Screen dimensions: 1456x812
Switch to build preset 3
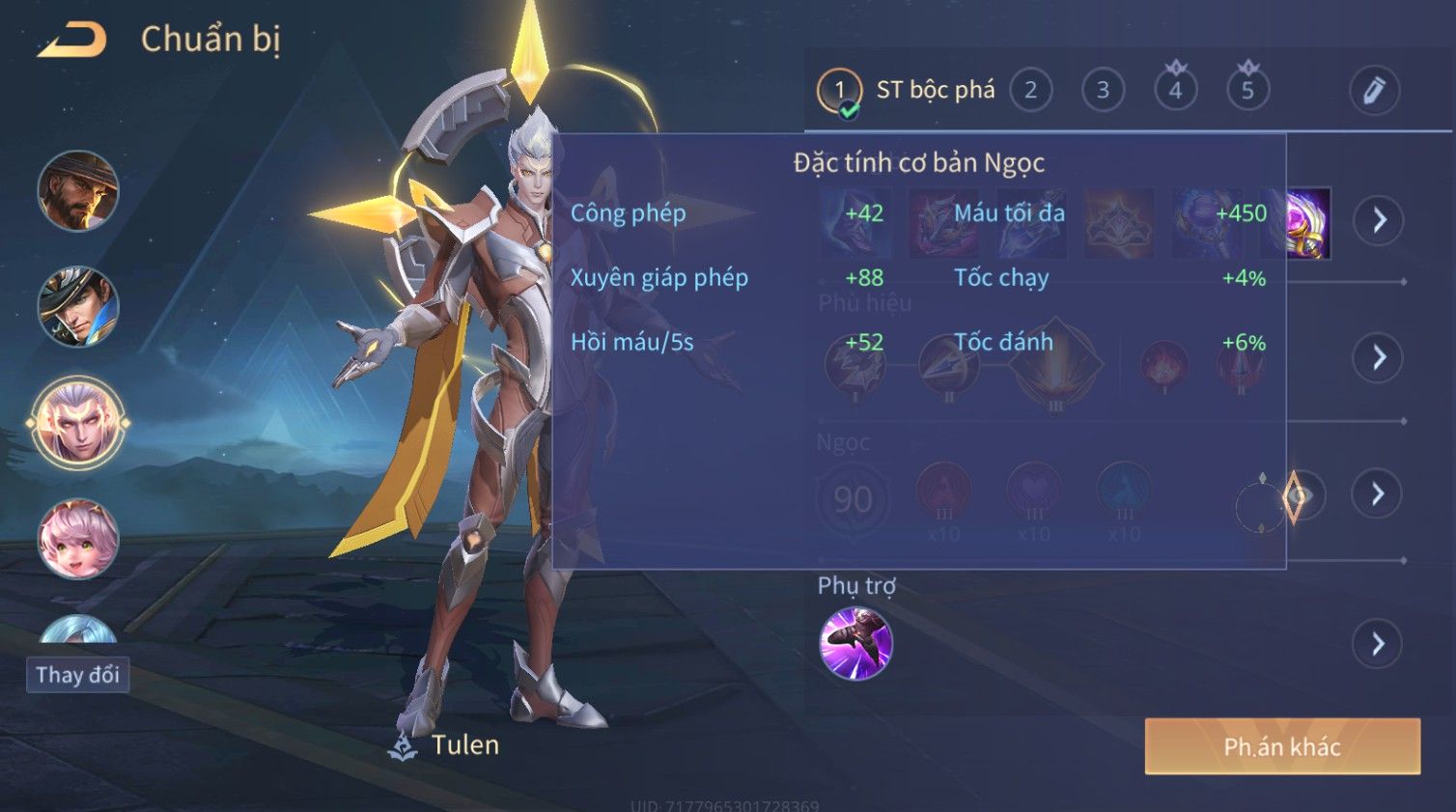pos(1103,91)
